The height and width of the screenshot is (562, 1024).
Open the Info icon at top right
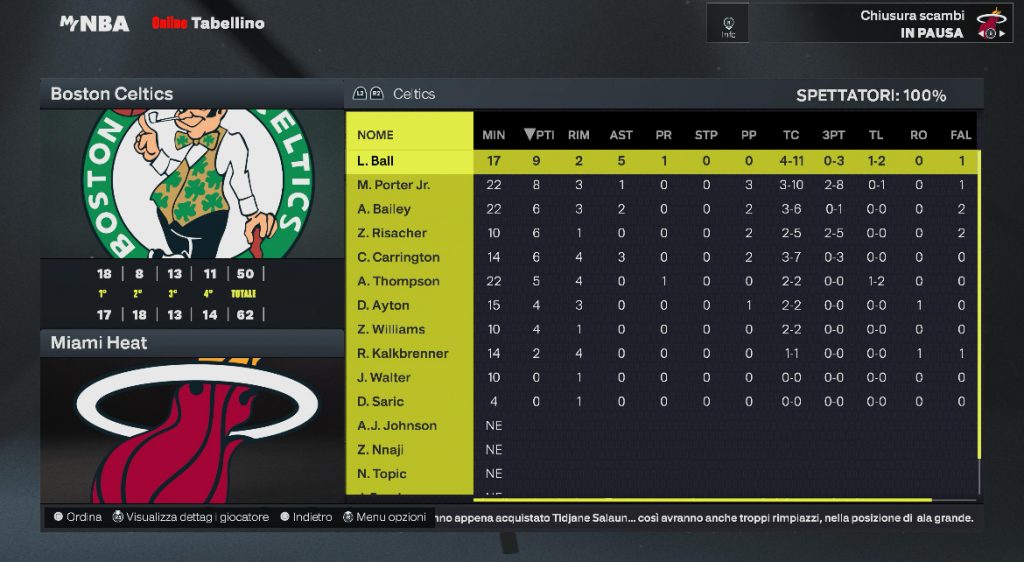[x=728, y=24]
